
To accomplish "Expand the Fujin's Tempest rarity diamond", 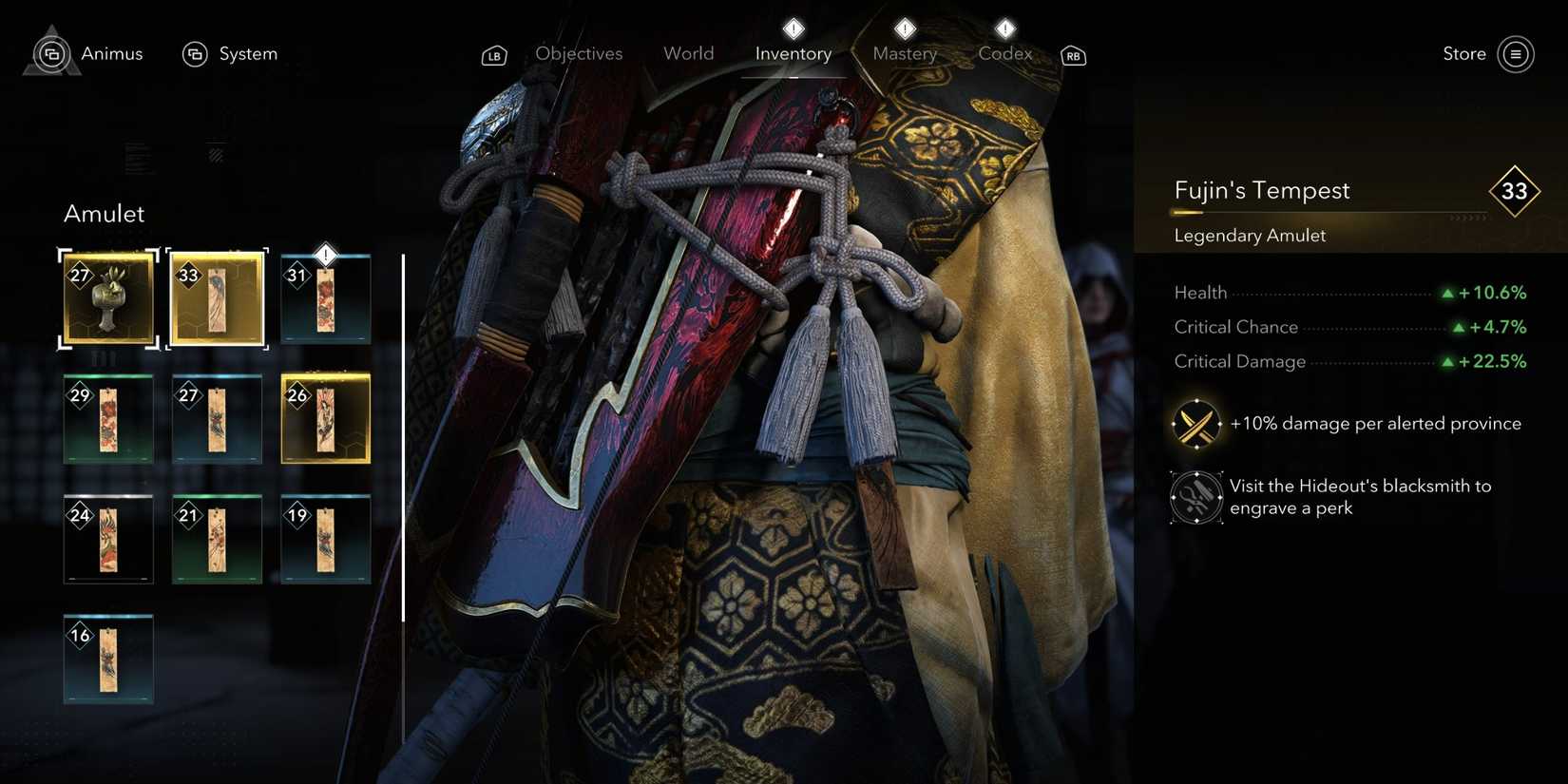I will (1515, 191).
